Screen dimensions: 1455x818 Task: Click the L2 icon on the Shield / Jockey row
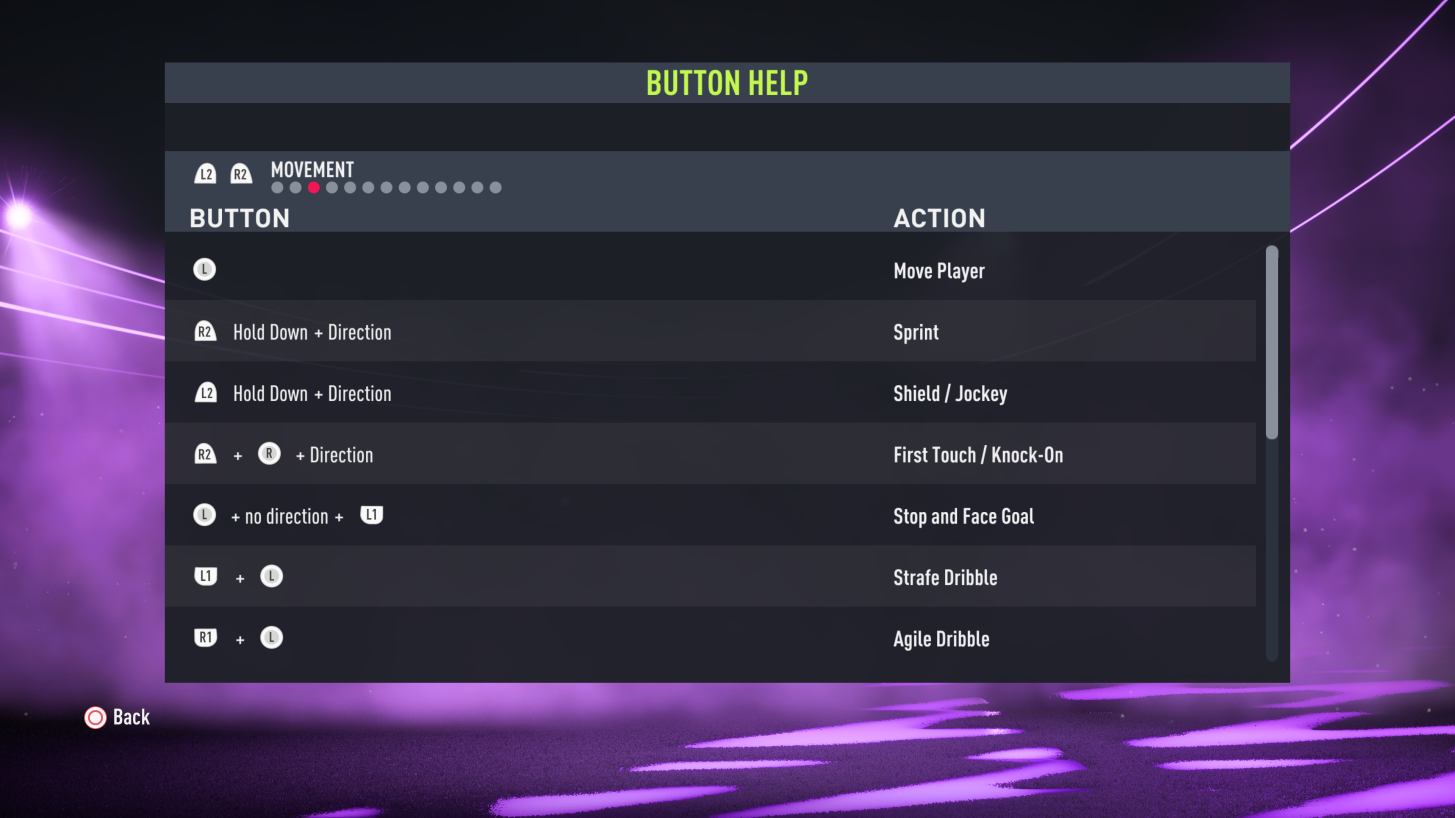[205, 392]
